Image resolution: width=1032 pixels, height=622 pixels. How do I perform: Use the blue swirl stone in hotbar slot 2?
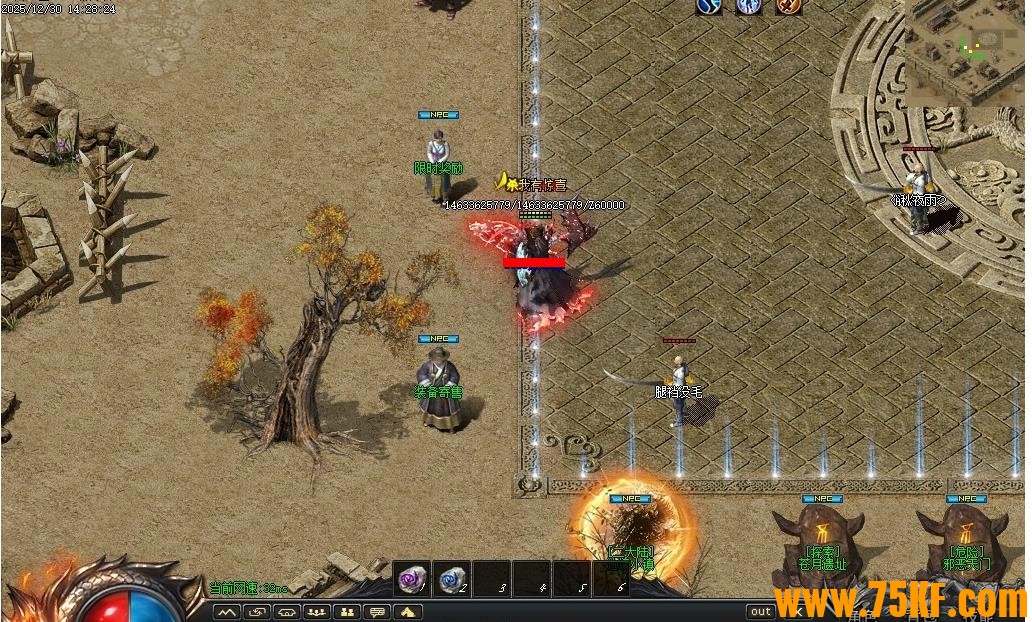click(451, 578)
